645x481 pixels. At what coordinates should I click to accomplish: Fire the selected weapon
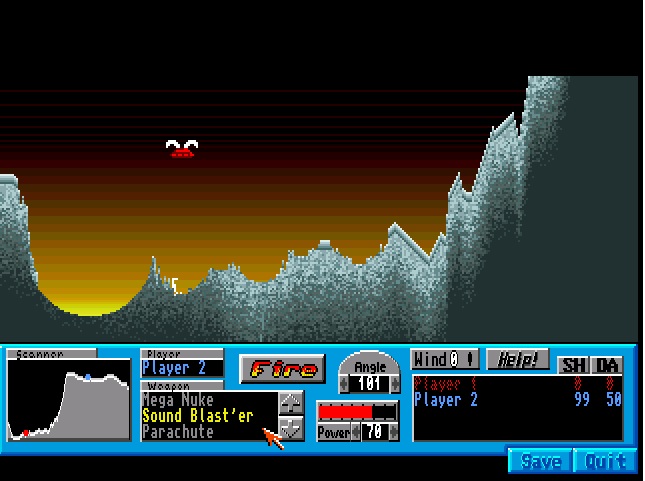(x=283, y=369)
